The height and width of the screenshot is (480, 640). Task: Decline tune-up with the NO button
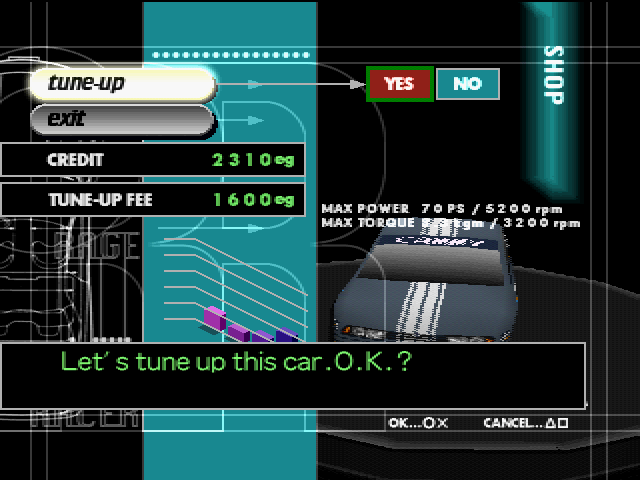coord(467,84)
